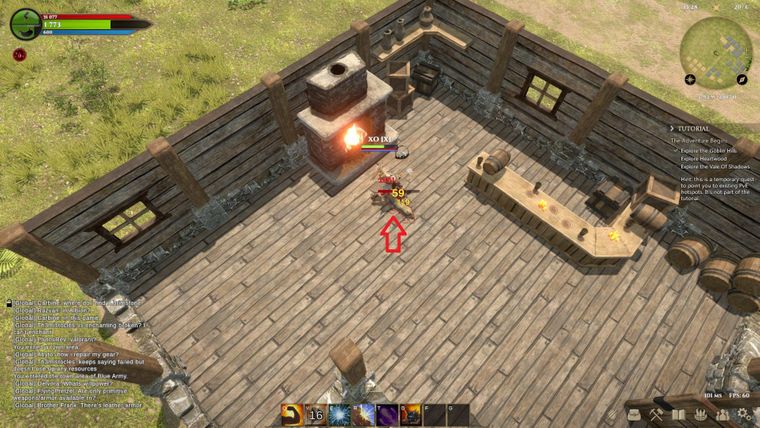Activate the fiery arm ability in the hotbar
The image size is (760, 428).
tap(292, 414)
